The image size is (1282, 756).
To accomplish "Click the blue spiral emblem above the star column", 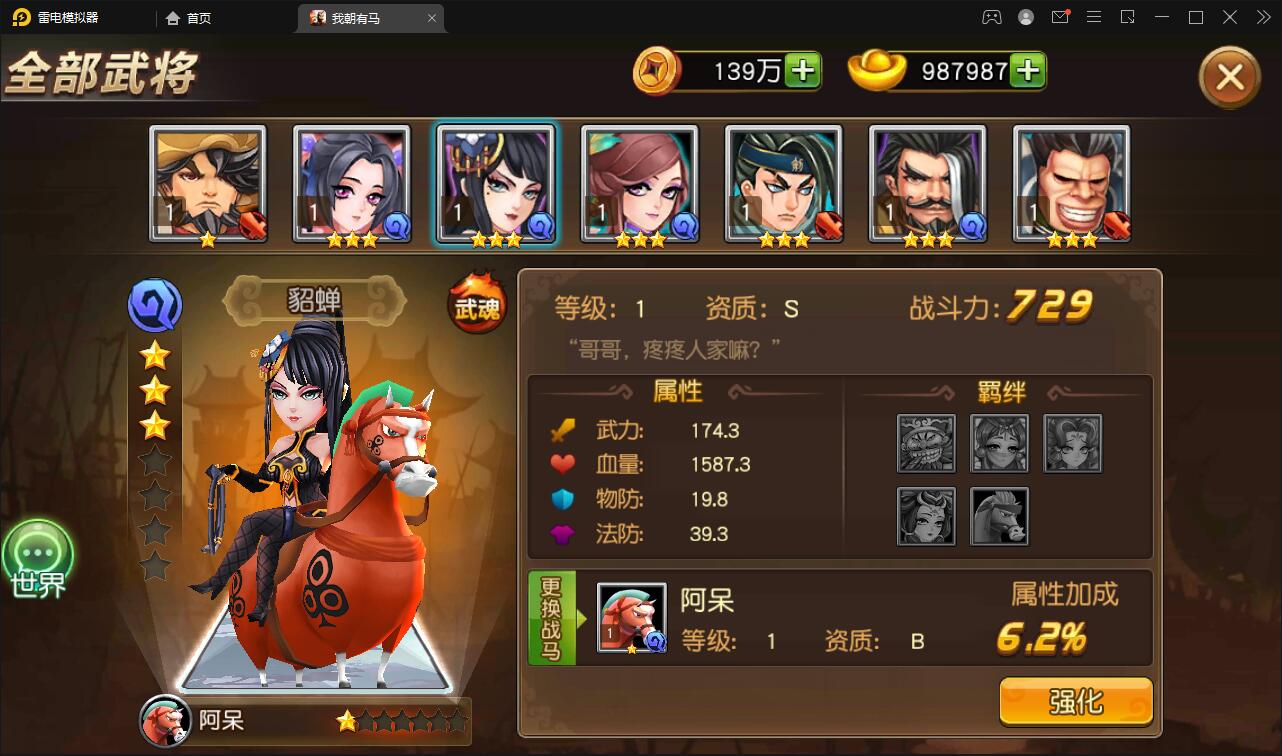I will (154, 305).
